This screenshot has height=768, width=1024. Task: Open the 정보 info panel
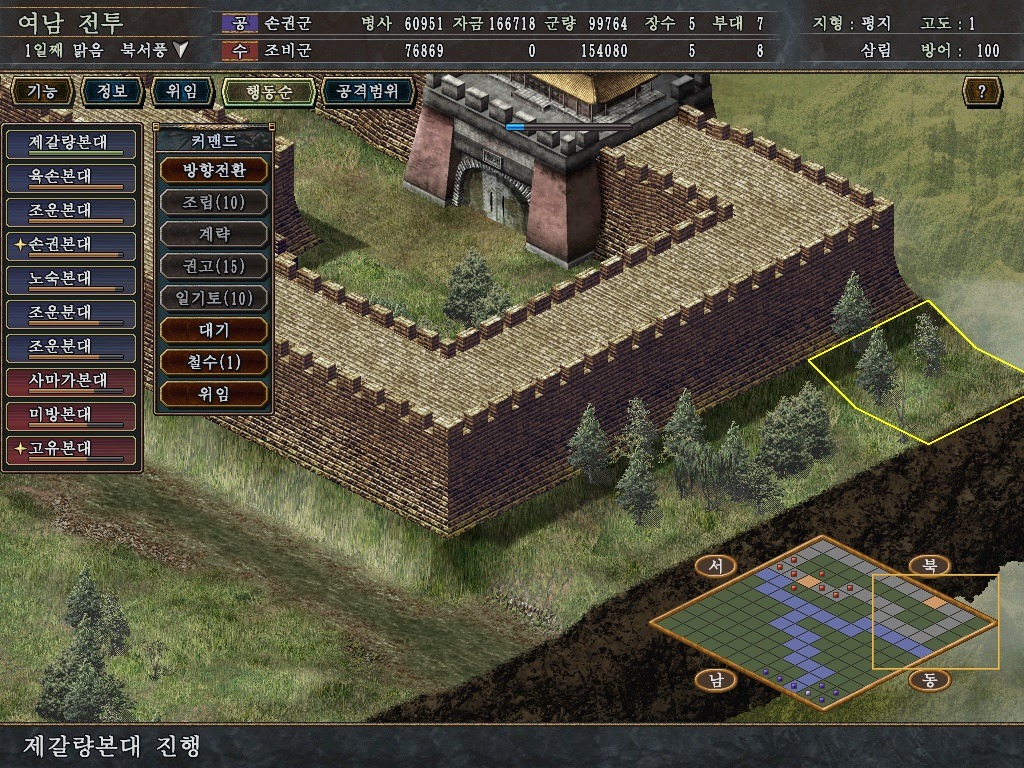point(112,92)
